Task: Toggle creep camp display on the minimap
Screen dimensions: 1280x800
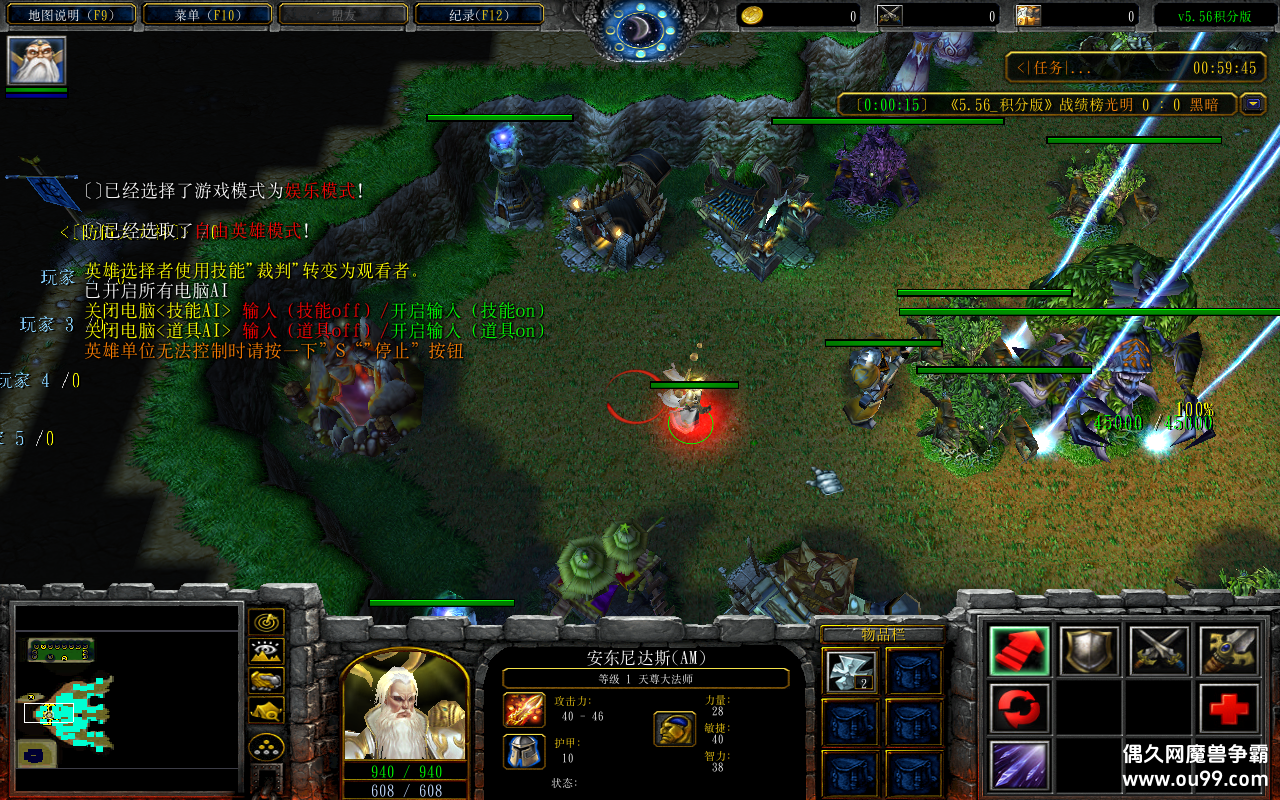Action: (266, 710)
